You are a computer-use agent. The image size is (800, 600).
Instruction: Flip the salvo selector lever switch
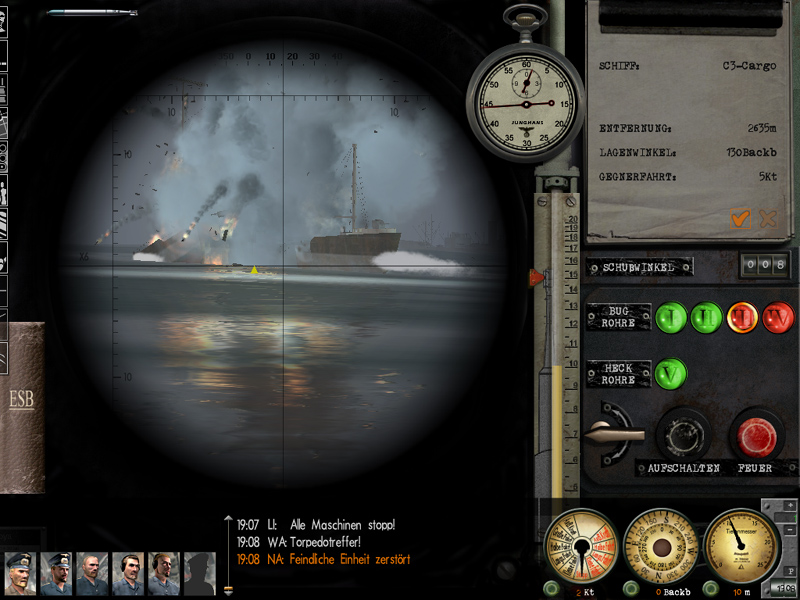click(612, 434)
